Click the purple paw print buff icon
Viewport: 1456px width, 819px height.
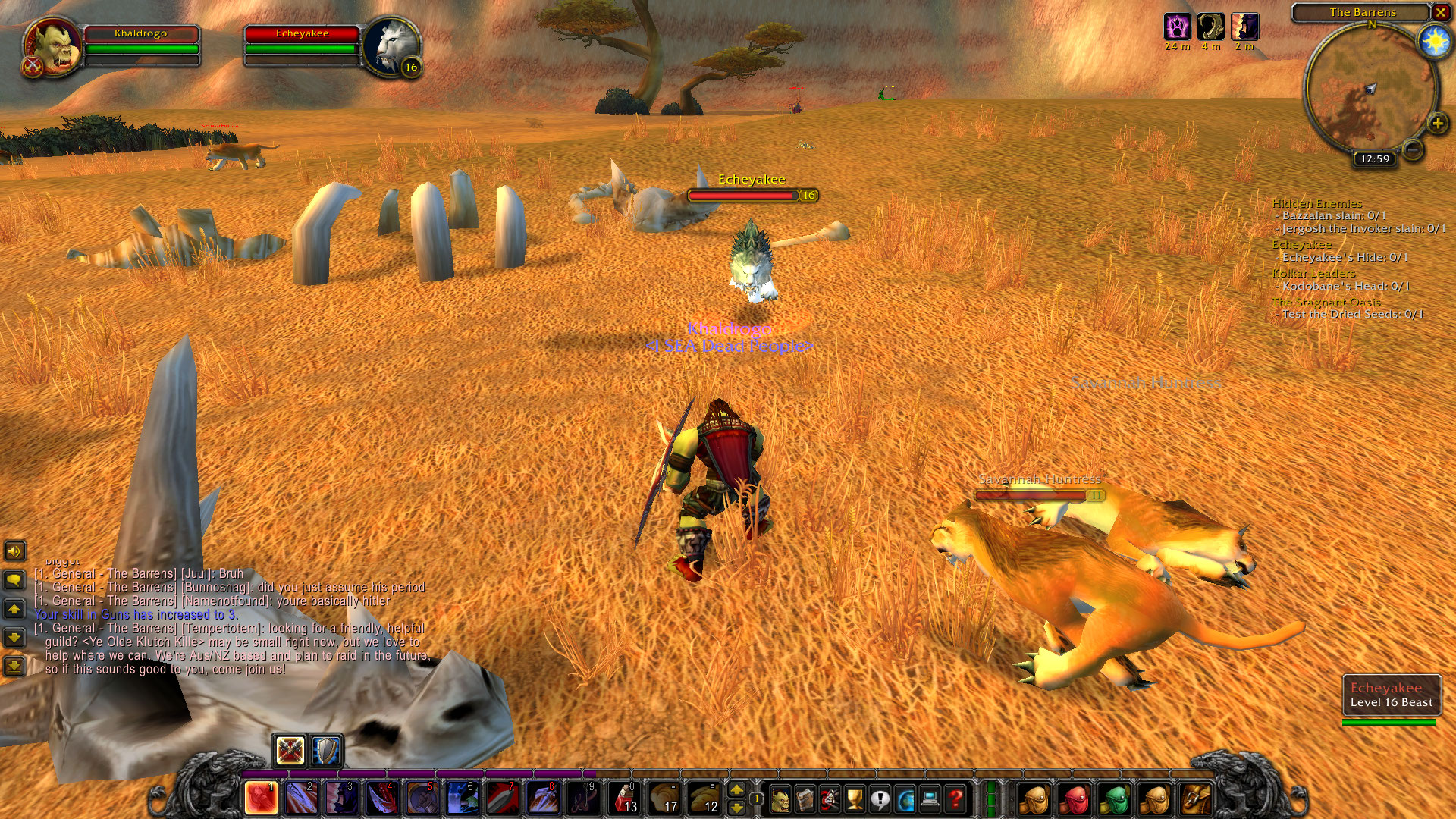[x=1177, y=27]
